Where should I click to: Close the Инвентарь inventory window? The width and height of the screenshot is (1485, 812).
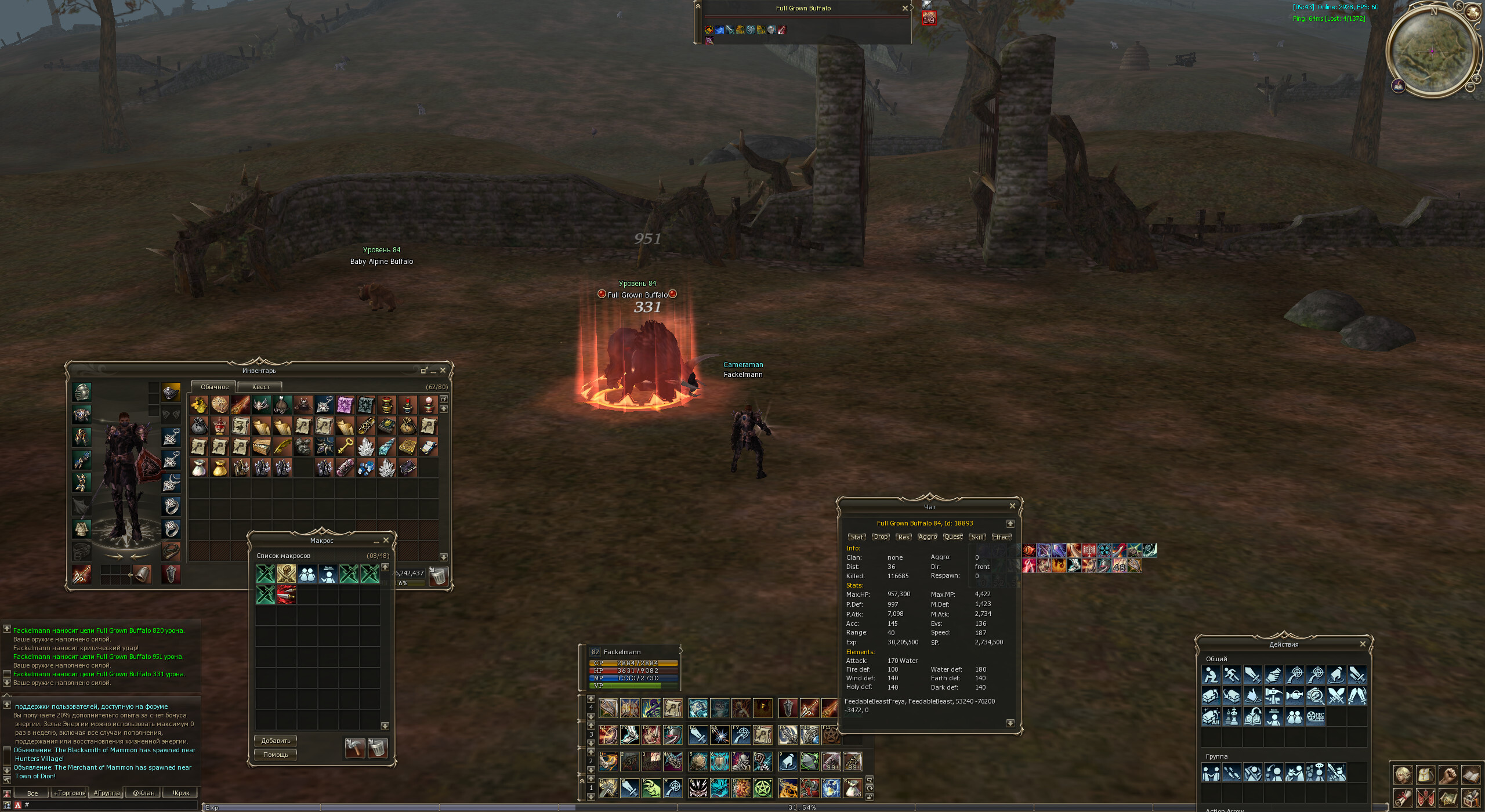(443, 370)
